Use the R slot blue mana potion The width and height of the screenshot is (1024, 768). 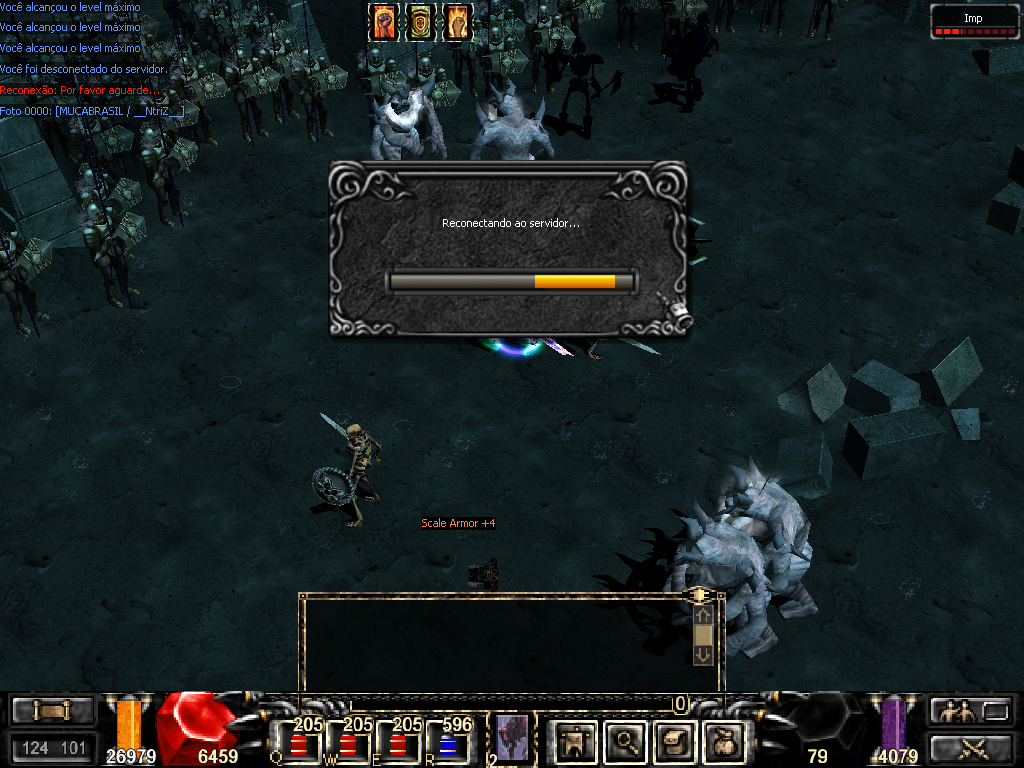448,746
